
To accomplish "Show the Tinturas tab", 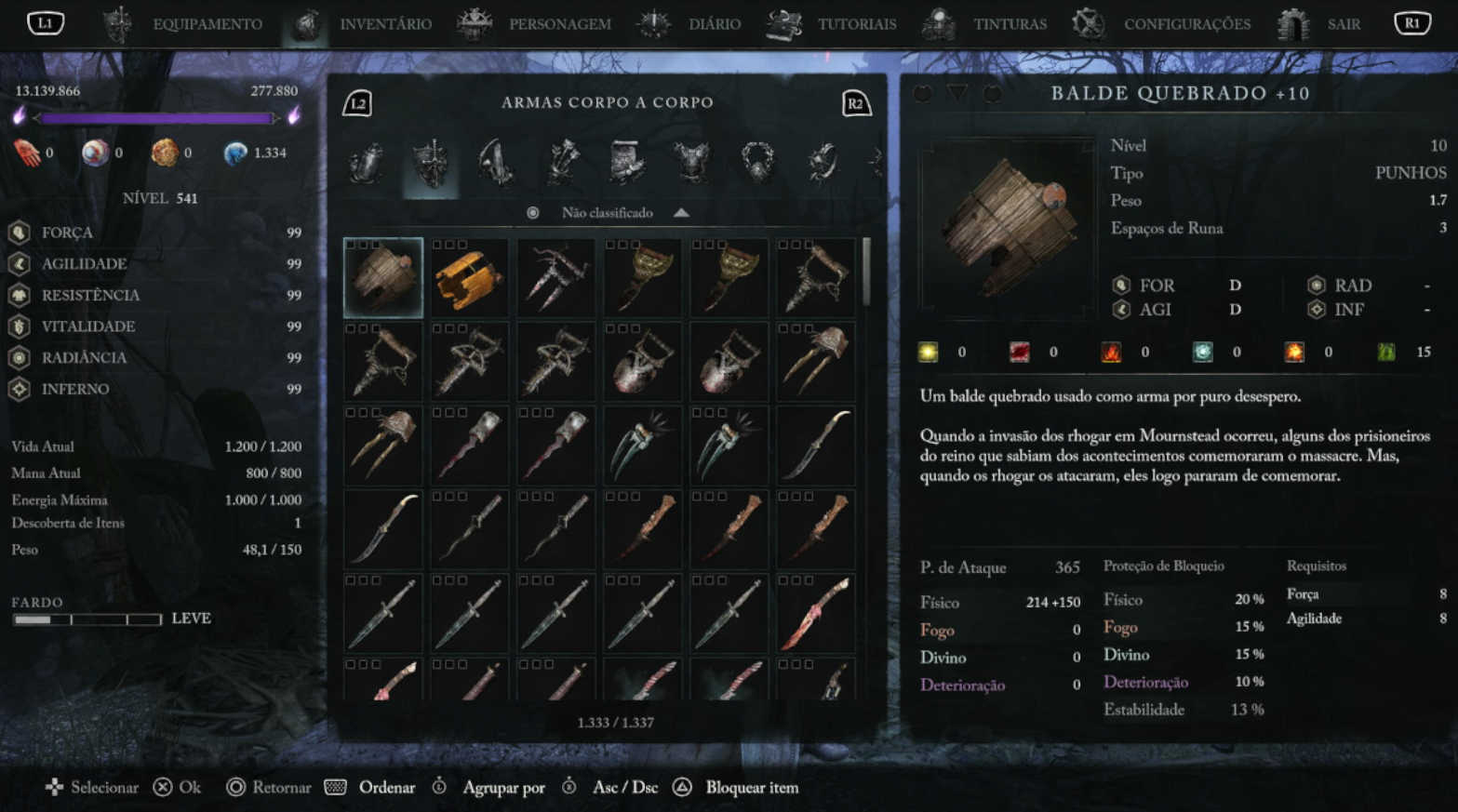I will 1010,24.
